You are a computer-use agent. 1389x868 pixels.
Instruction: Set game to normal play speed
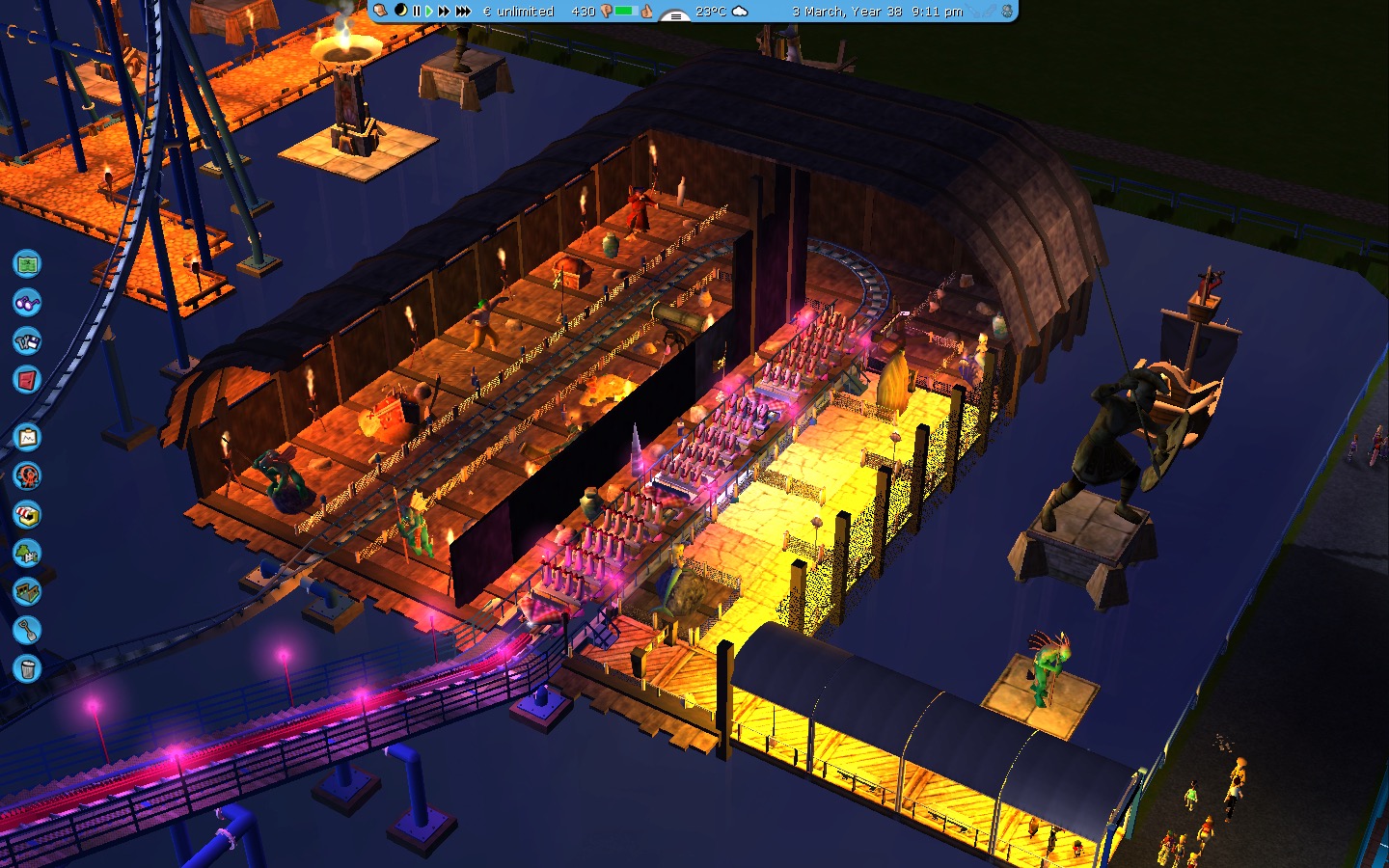429,12
